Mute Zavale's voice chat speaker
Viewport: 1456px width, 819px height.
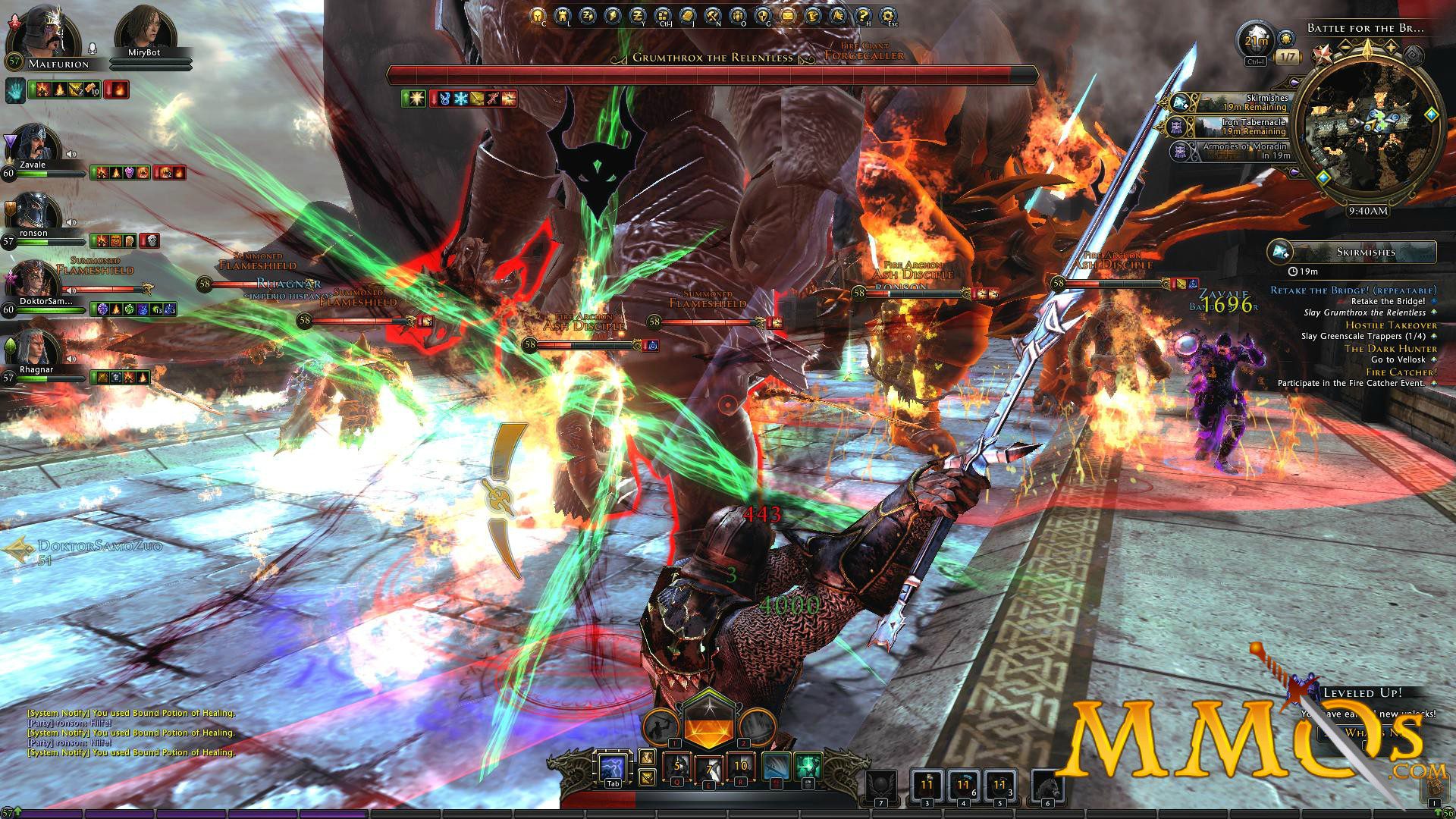coord(71,152)
